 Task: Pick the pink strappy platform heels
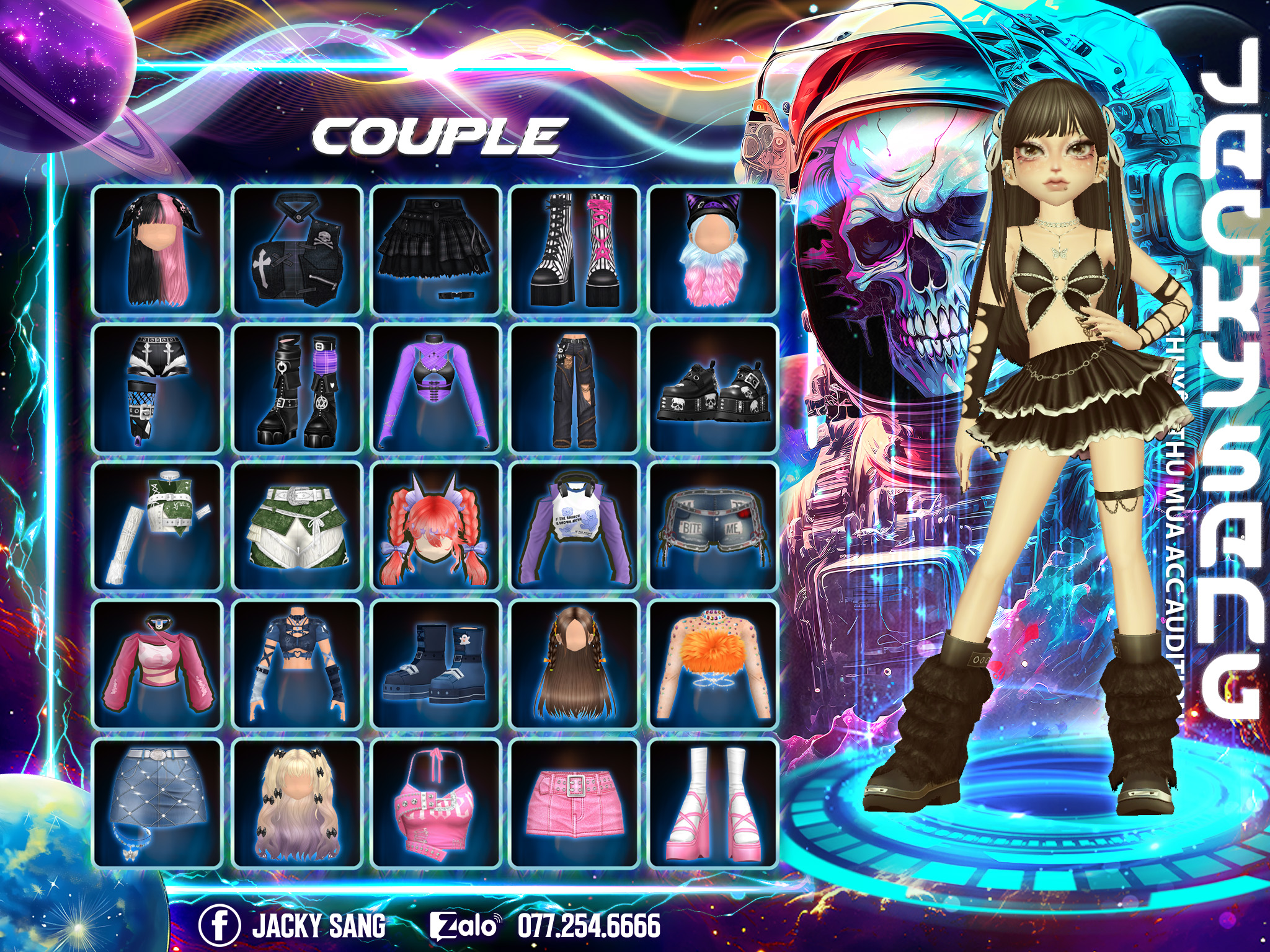713,803
